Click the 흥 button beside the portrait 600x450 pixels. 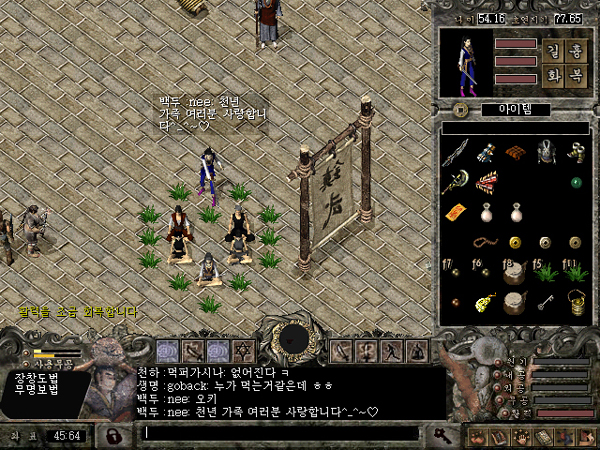575,52
